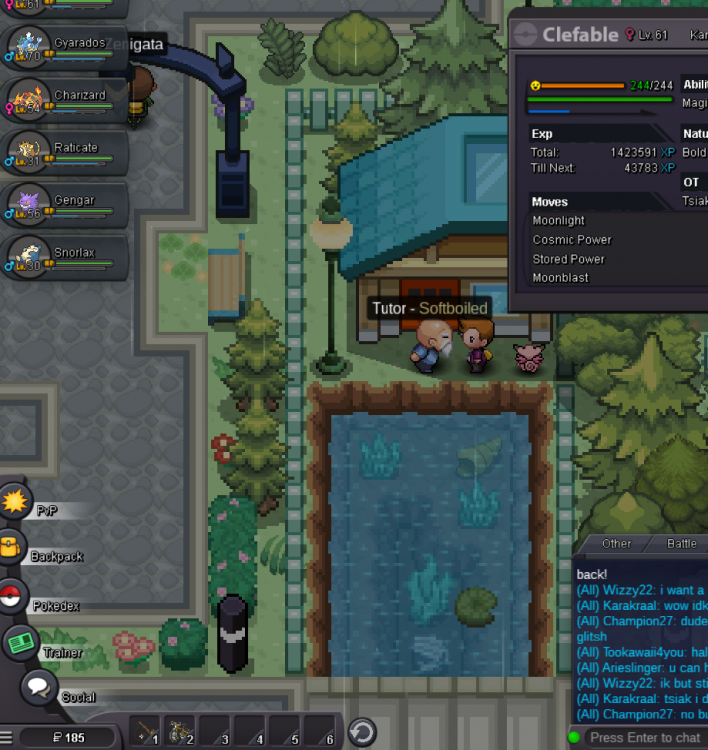Use the fishing rod in hotbar slot 1
Screen dimensions: 708x750
coord(146,733)
